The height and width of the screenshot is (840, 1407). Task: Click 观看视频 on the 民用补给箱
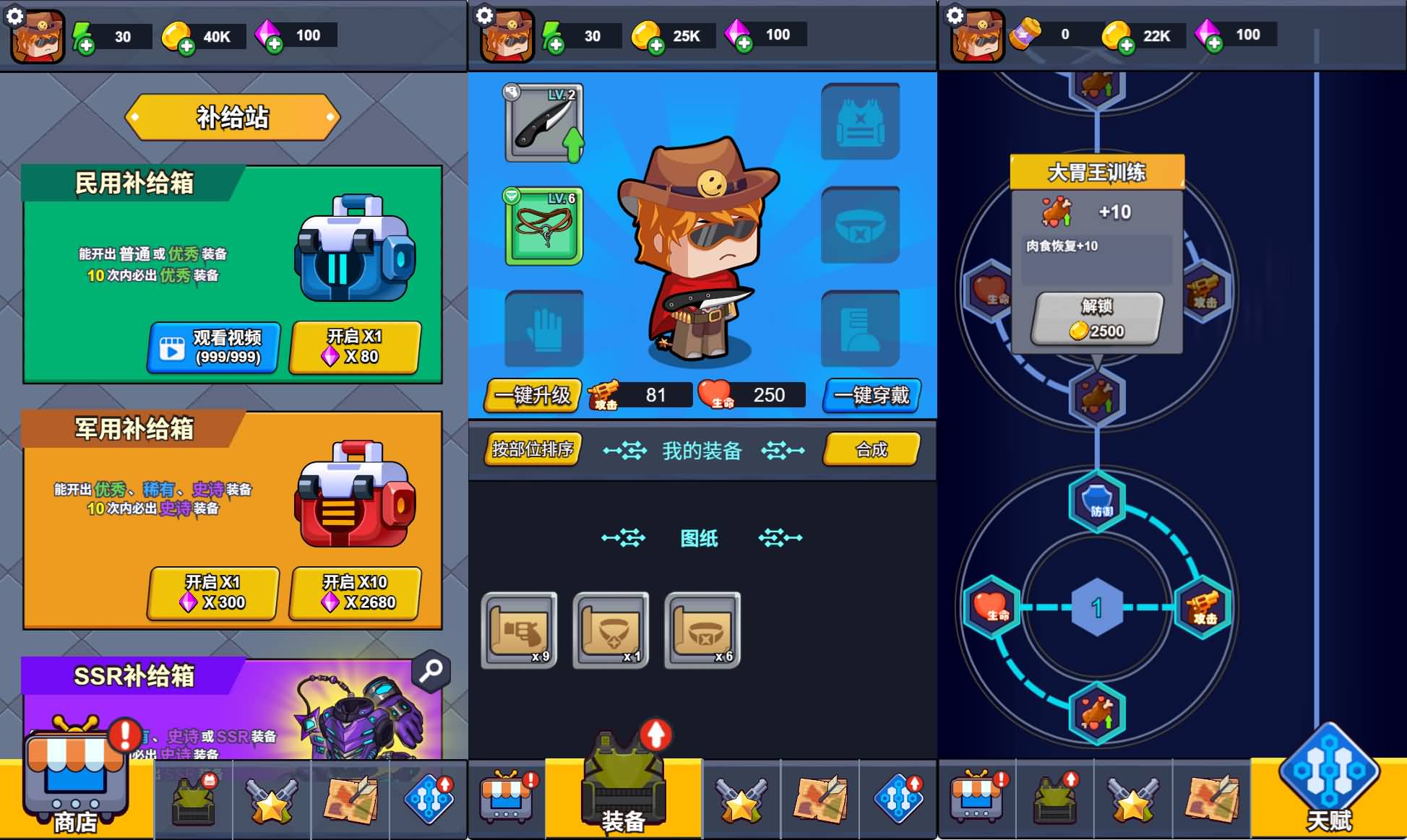click(x=215, y=349)
